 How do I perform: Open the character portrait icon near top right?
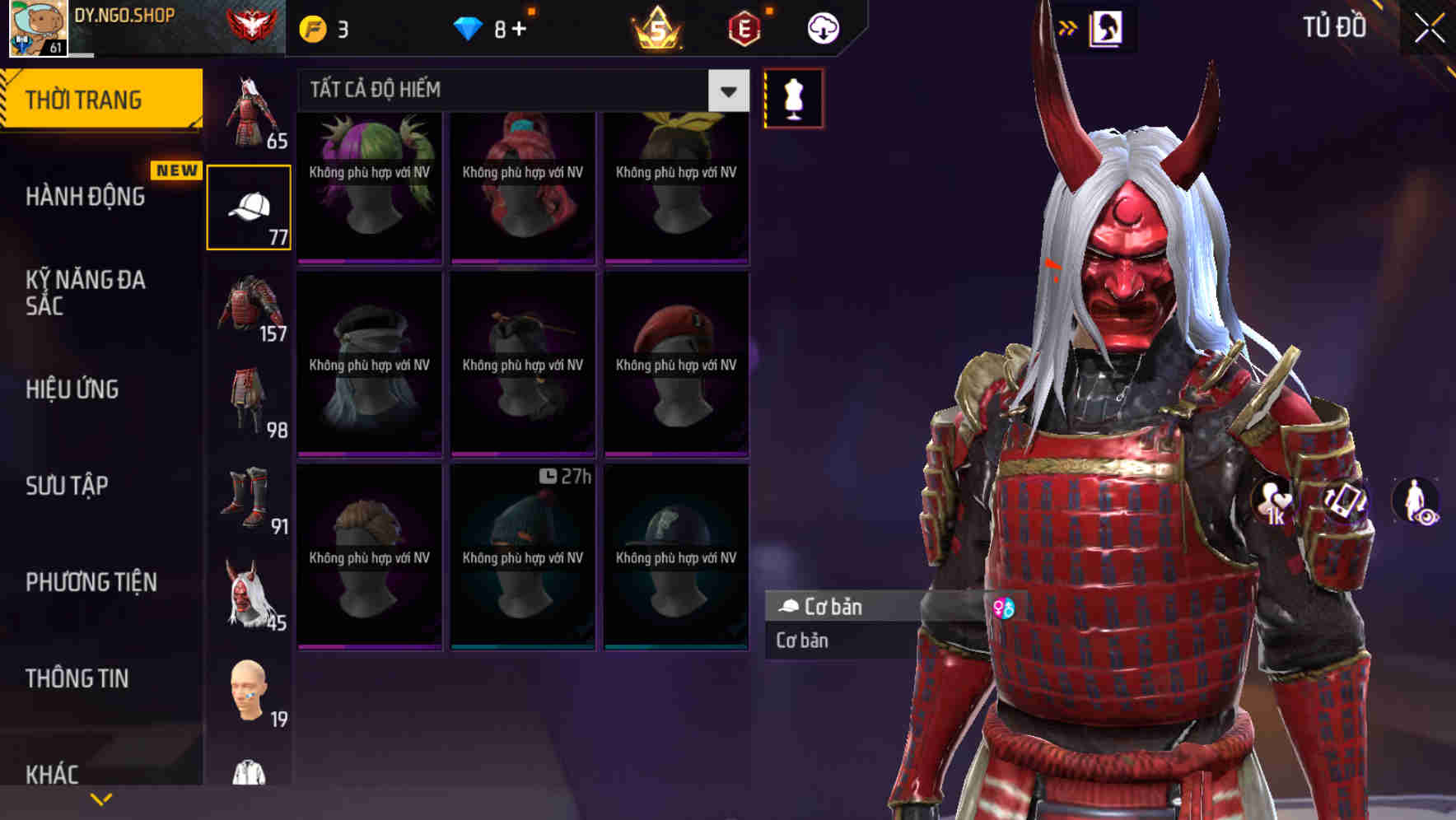(x=1108, y=27)
